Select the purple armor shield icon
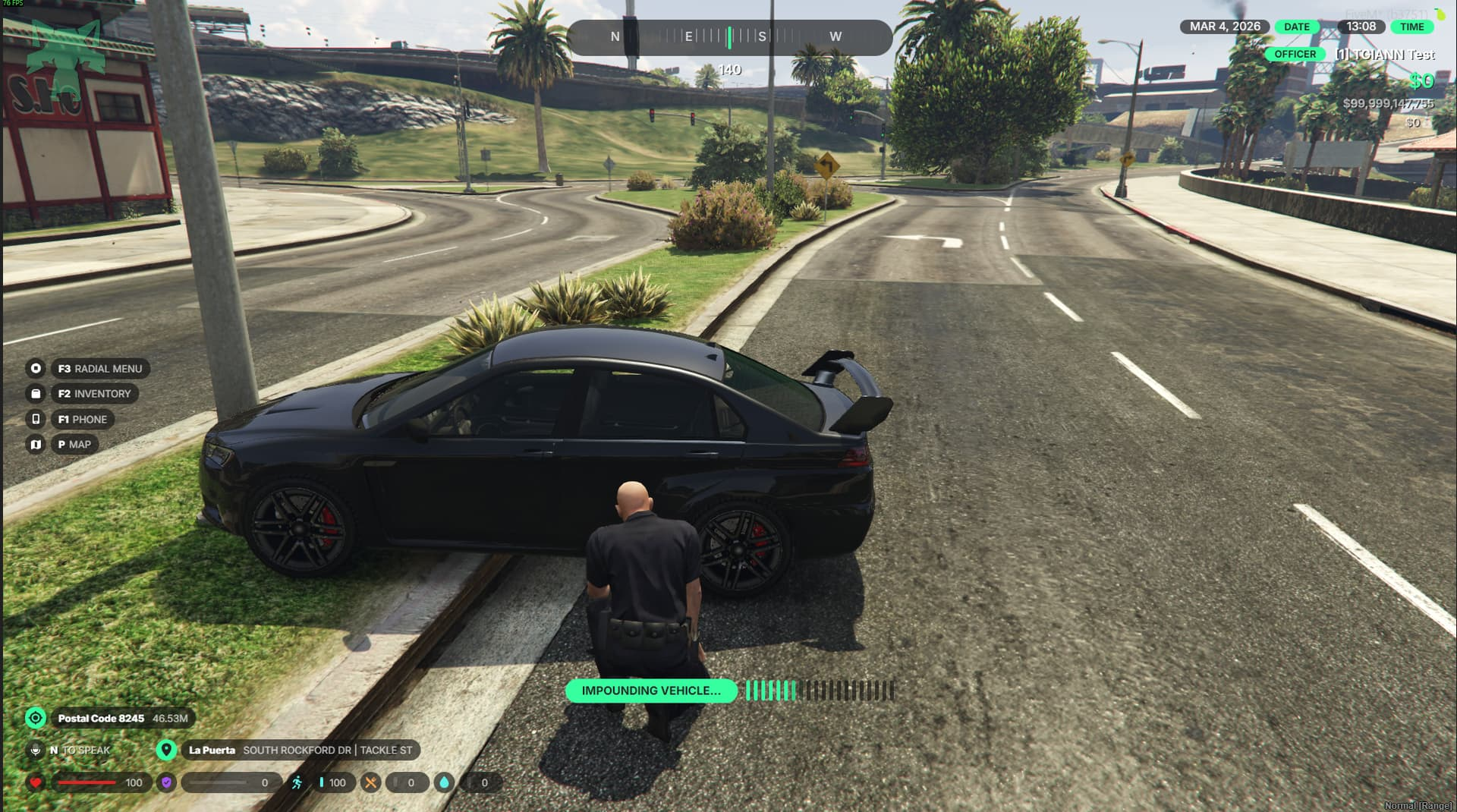Screen dimensions: 1457x812 click(x=166, y=782)
